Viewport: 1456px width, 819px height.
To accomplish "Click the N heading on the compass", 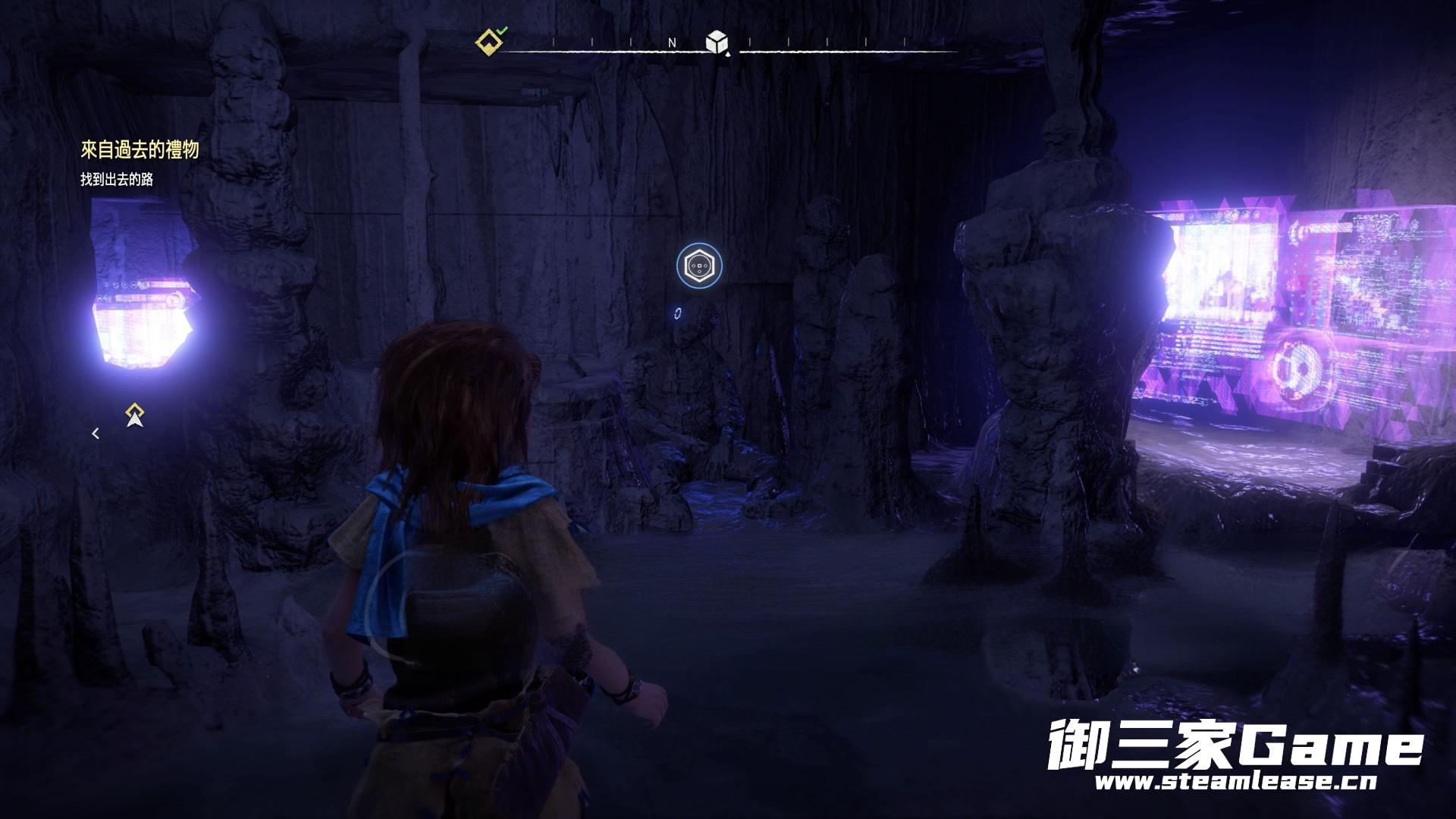I will [x=672, y=43].
